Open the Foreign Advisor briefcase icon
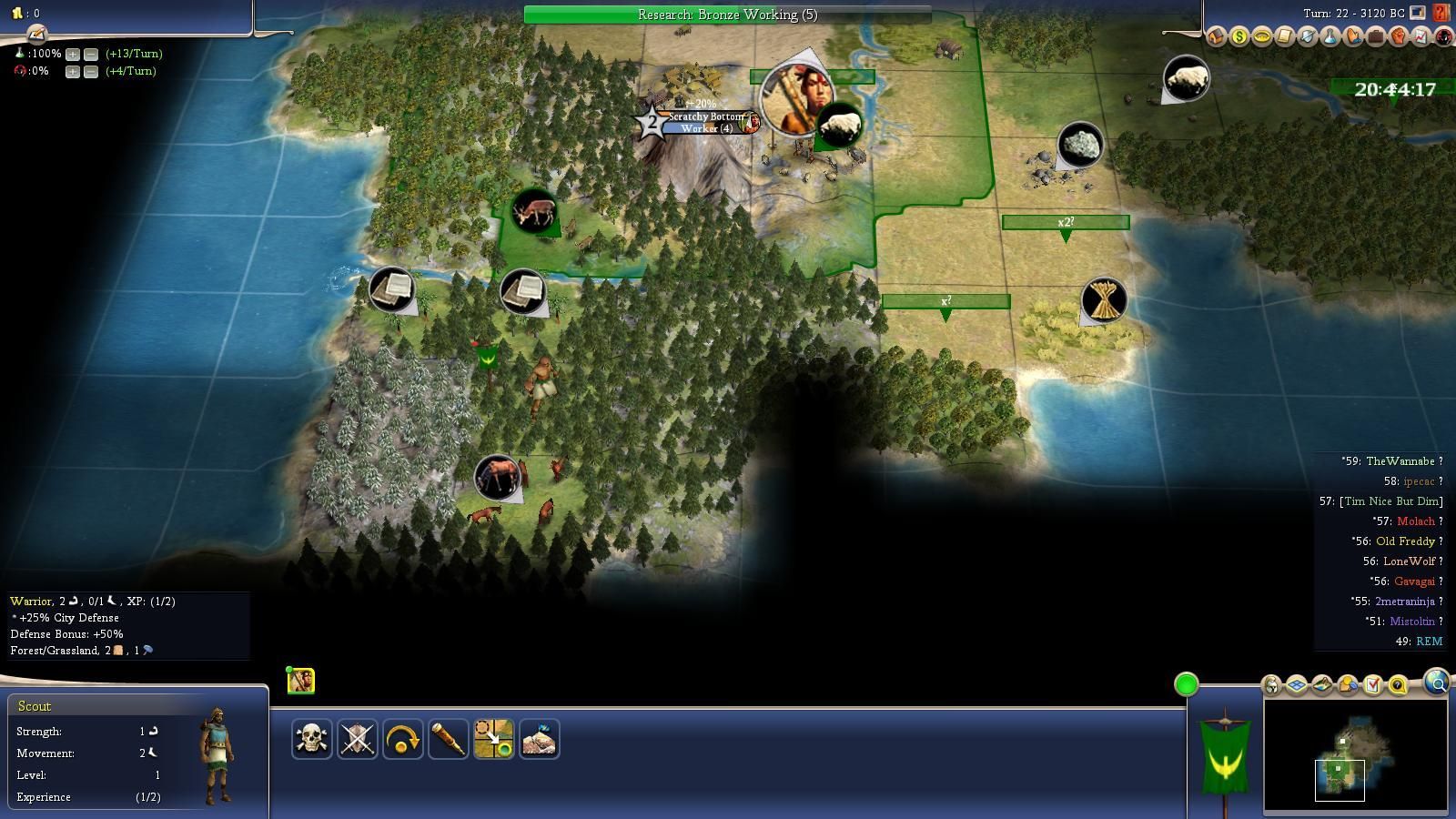Screen dimensions: 1456x819 (1376, 36)
